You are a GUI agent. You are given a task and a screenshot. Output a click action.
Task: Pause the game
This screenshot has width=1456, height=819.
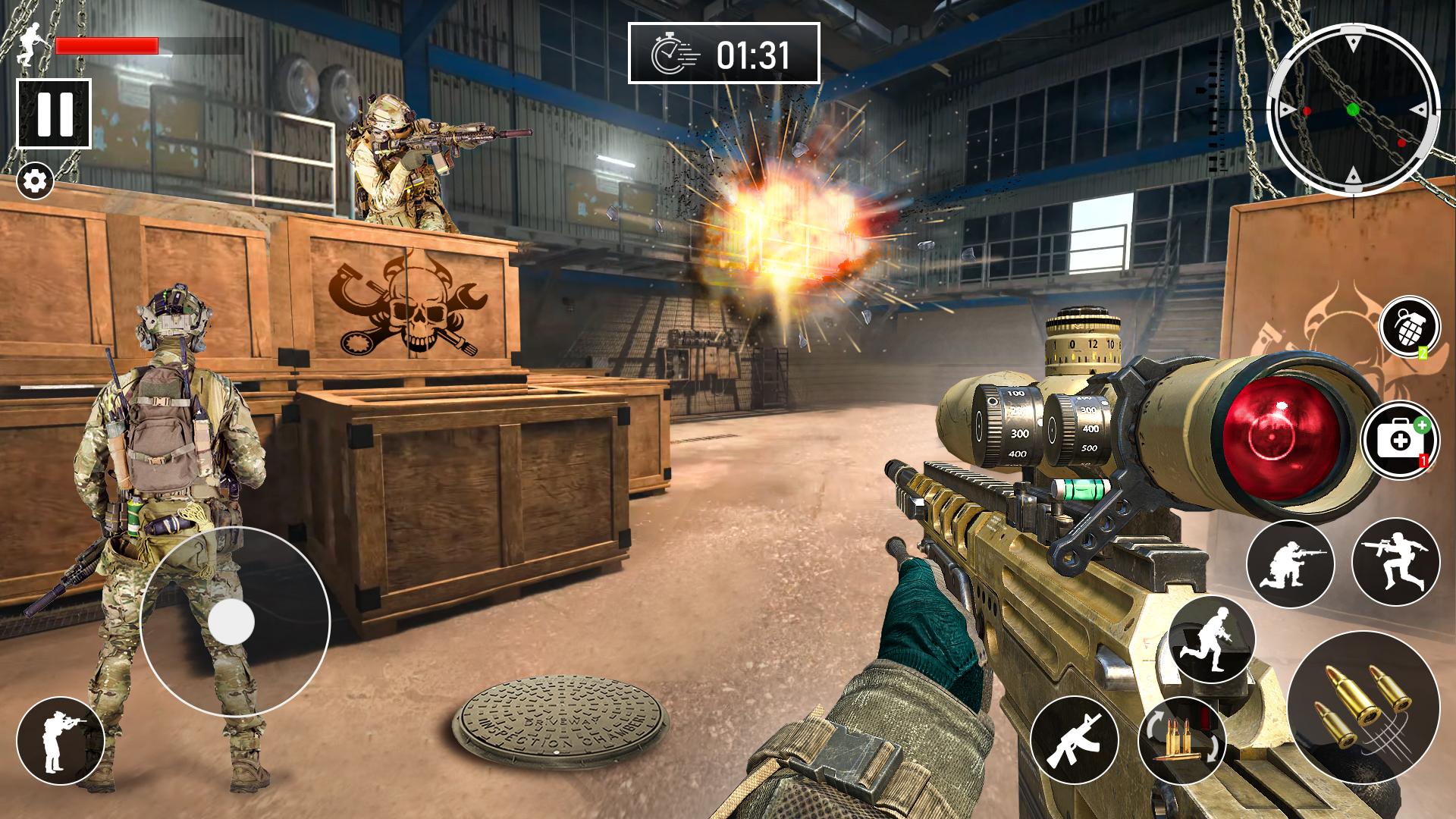point(54,114)
